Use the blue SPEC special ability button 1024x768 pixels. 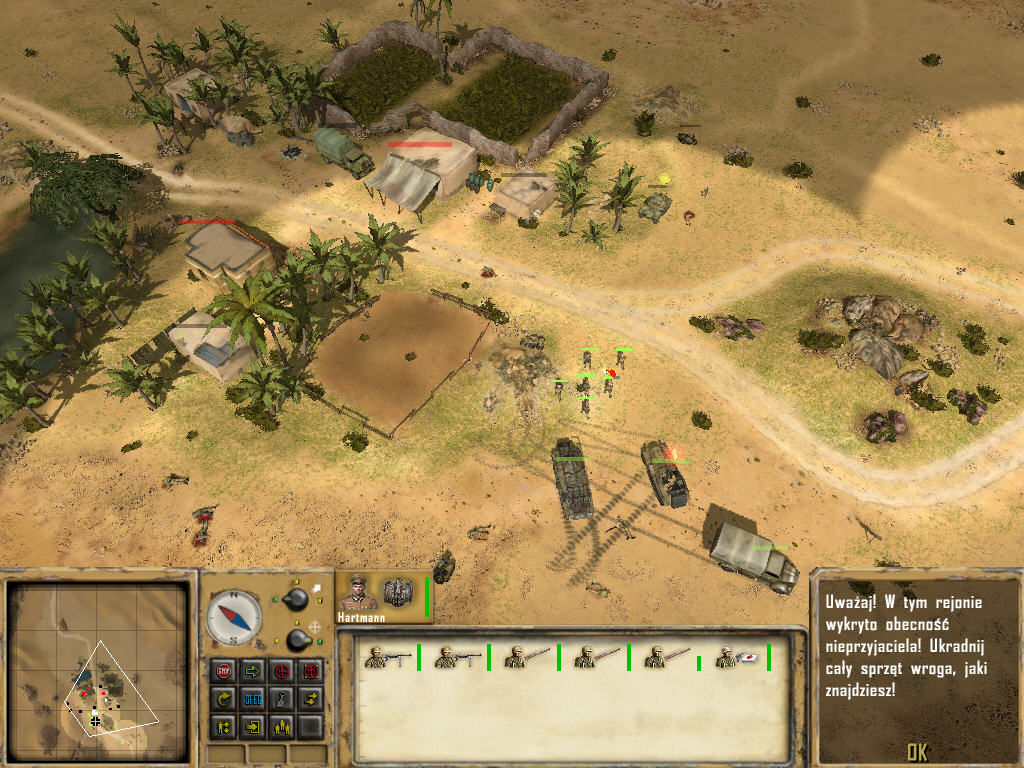tap(253, 698)
